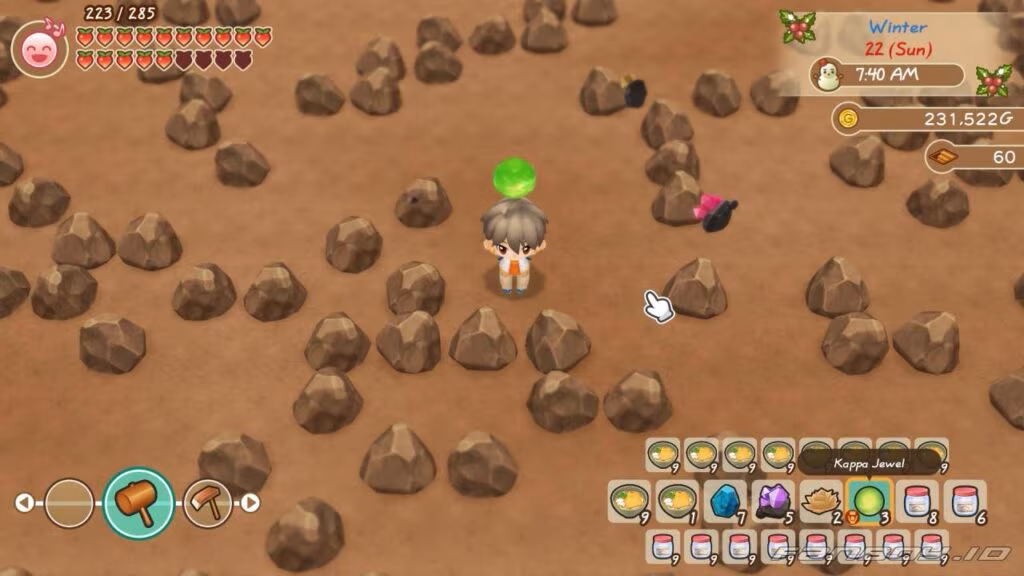1024x576 pixels.
Task: Click the smiling stamina face icon
Action: 40,48
